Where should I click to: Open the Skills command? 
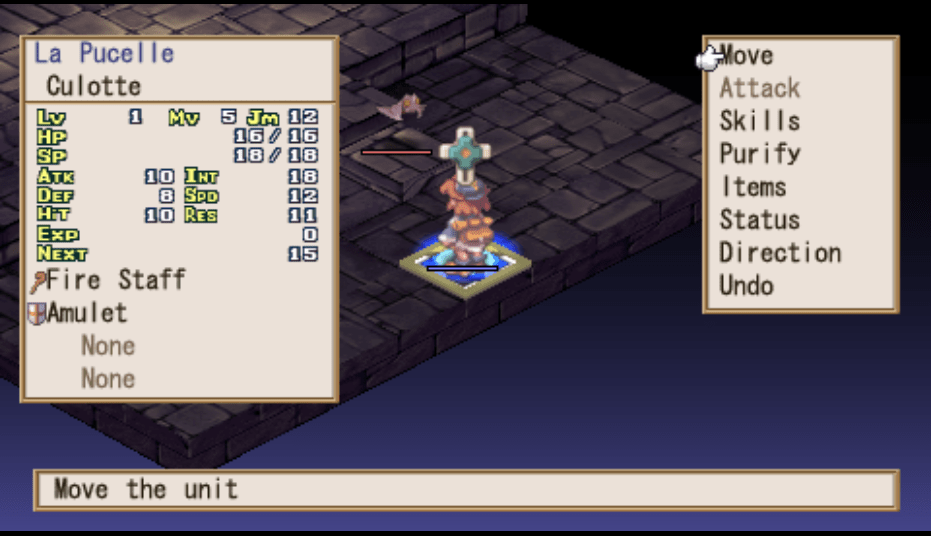[x=759, y=122]
